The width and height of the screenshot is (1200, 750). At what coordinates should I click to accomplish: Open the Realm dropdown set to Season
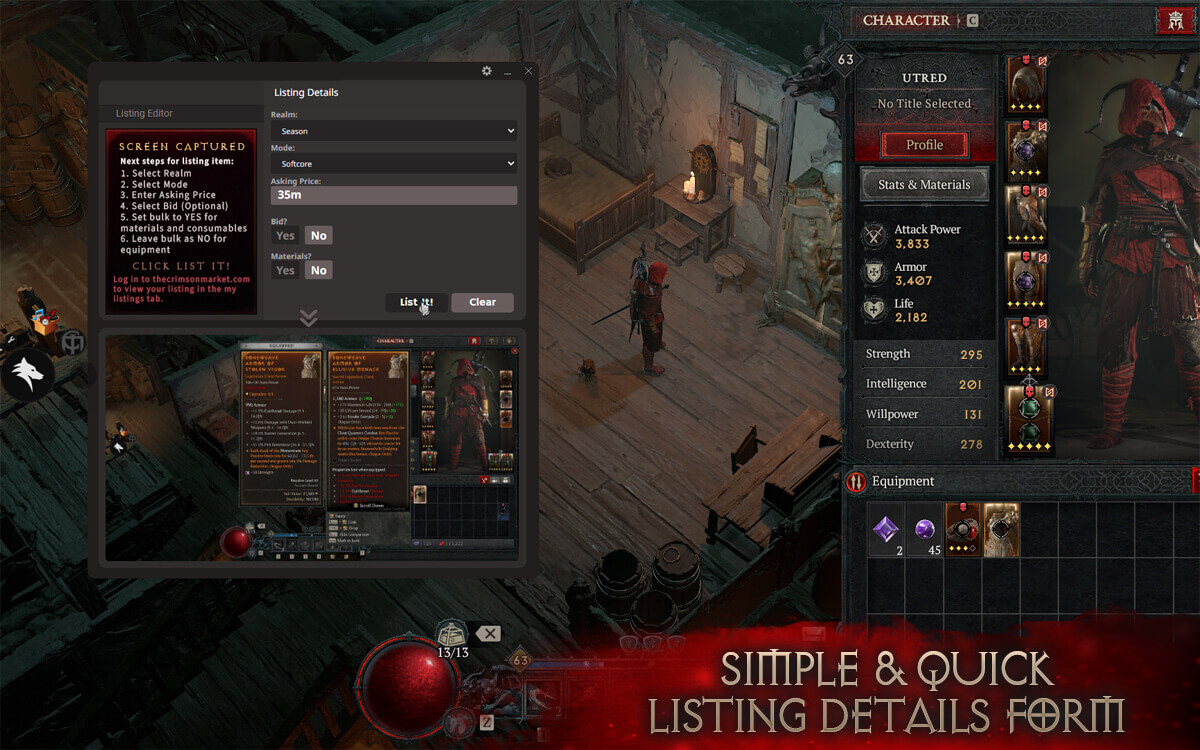pyautogui.click(x=393, y=131)
